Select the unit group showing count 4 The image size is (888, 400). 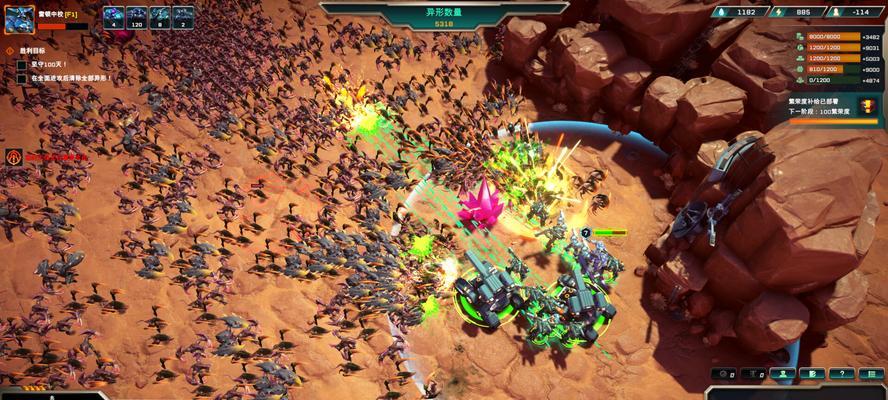(x=112, y=16)
